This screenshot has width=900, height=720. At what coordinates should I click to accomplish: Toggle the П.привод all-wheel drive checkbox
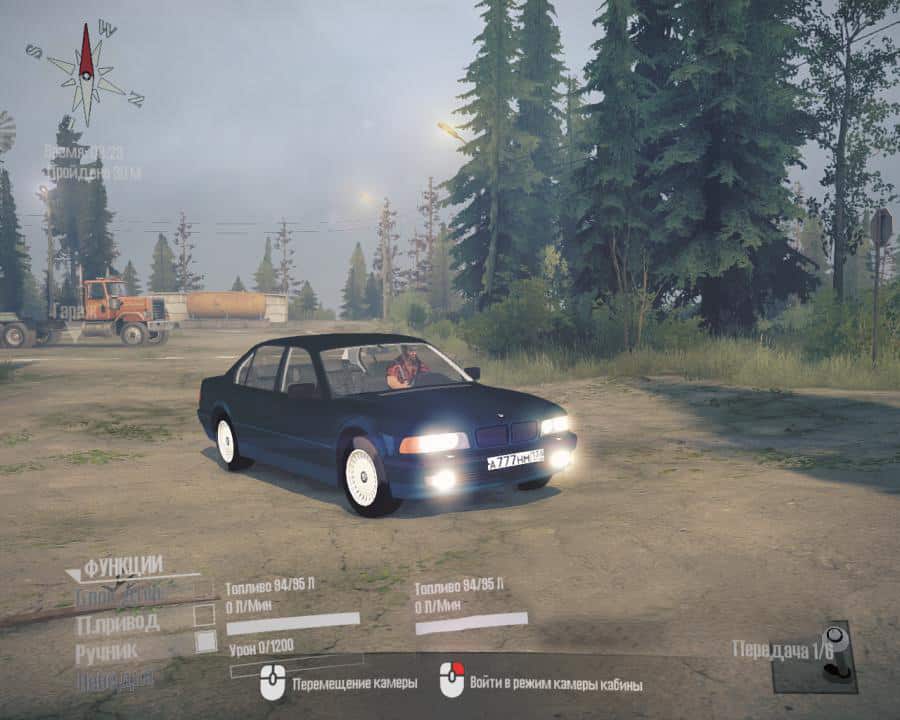204,615
